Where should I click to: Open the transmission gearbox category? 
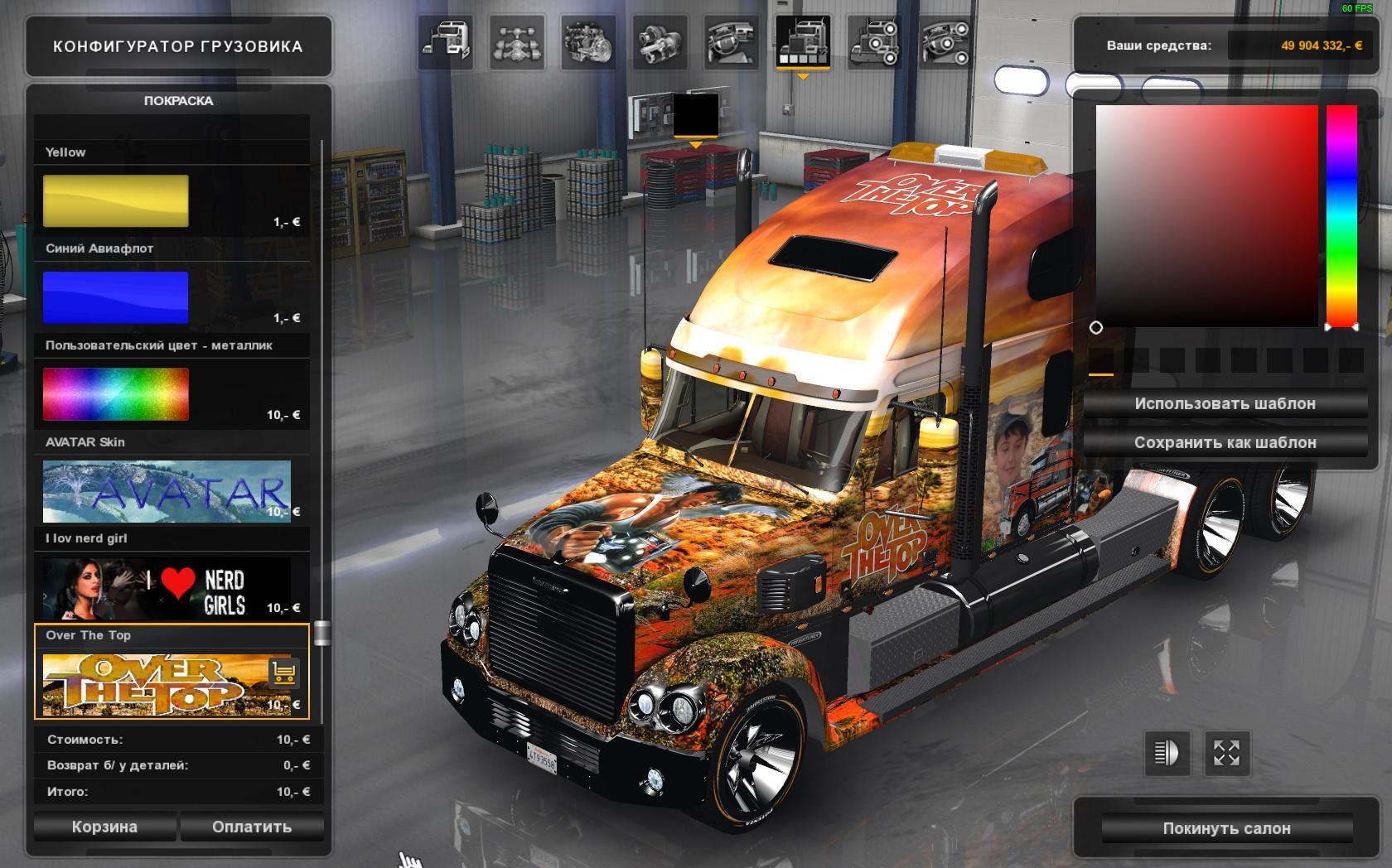660,41
